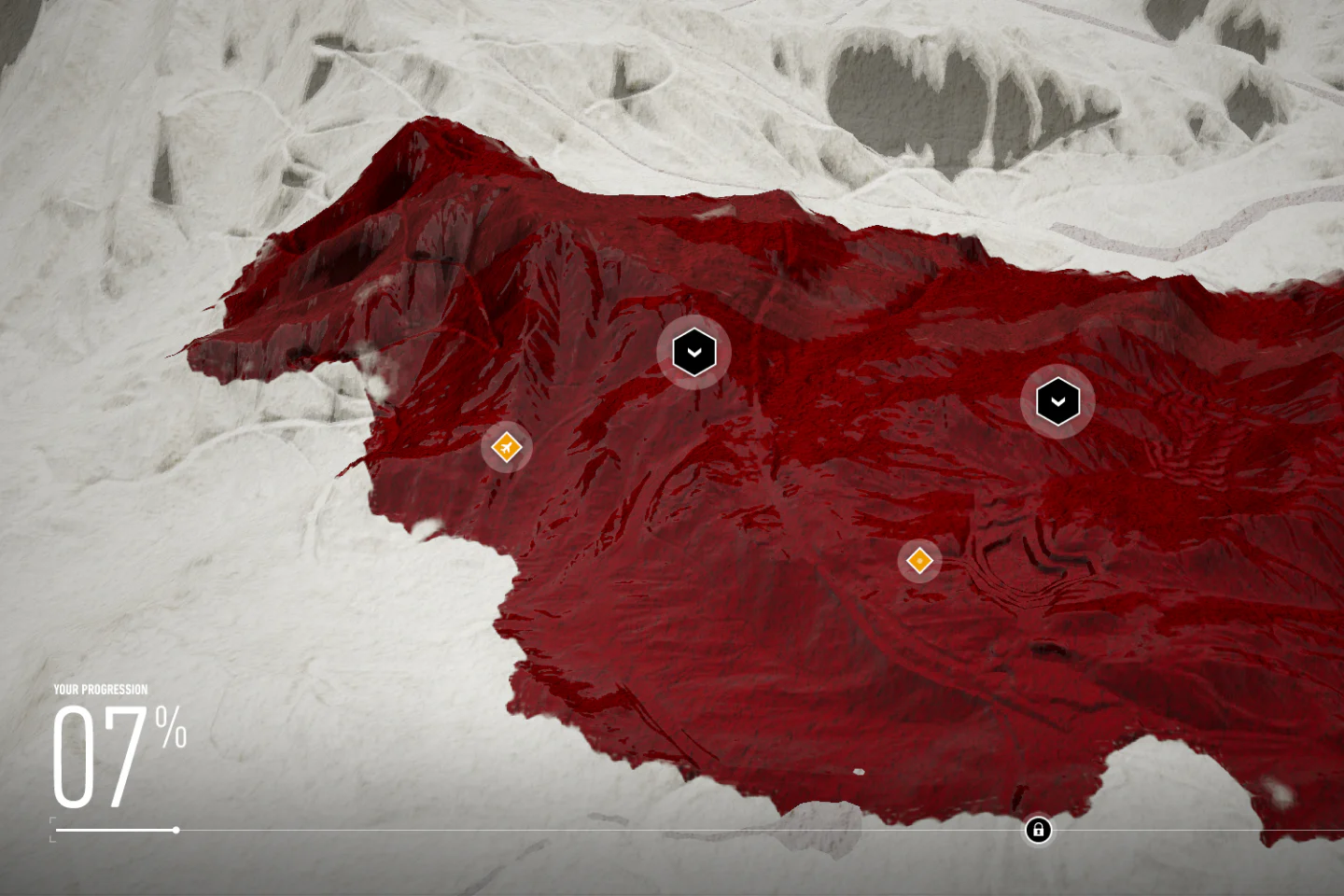Open the right black hexagon chevron marker
This screenshot has width=1344, height=896.
pos(1057,399)
